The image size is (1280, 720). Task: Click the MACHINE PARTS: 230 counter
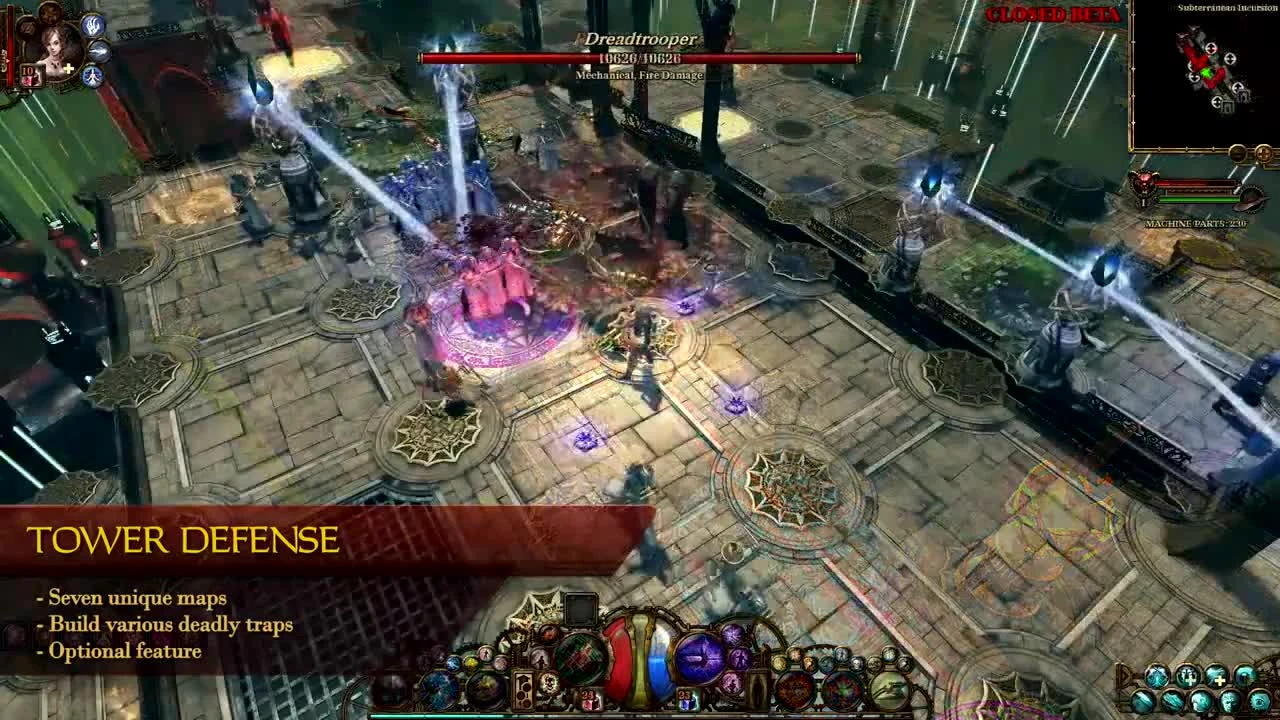point(1197,222)
